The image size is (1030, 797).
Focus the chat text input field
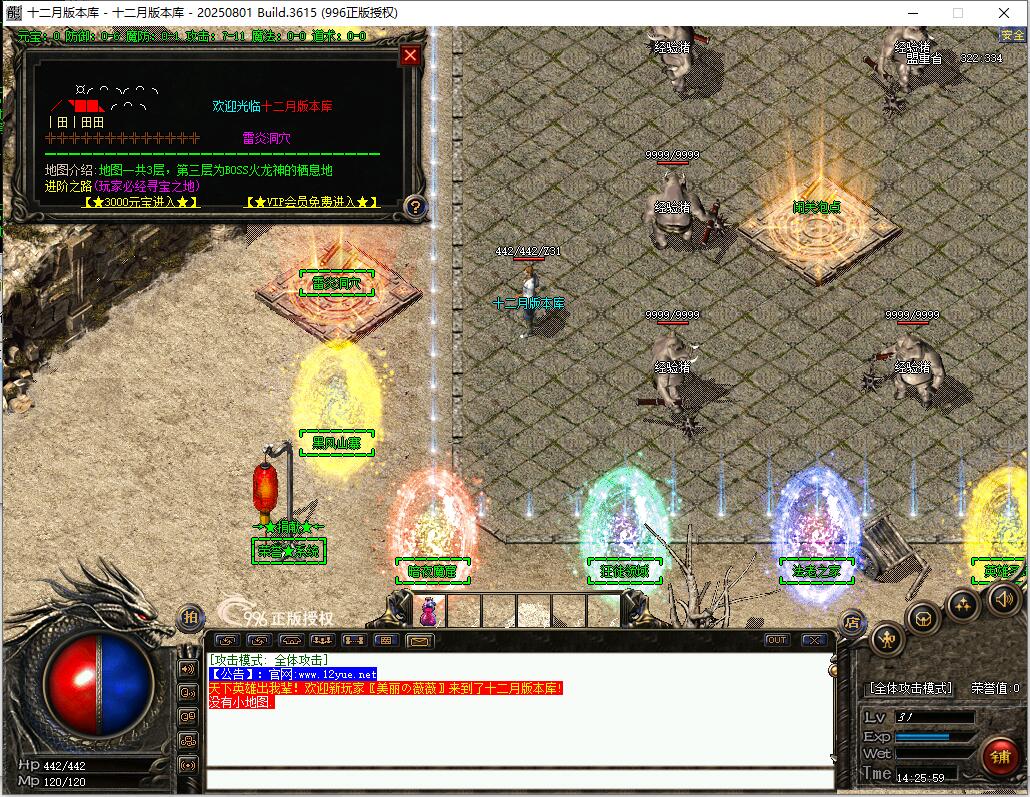pos(520,780)
